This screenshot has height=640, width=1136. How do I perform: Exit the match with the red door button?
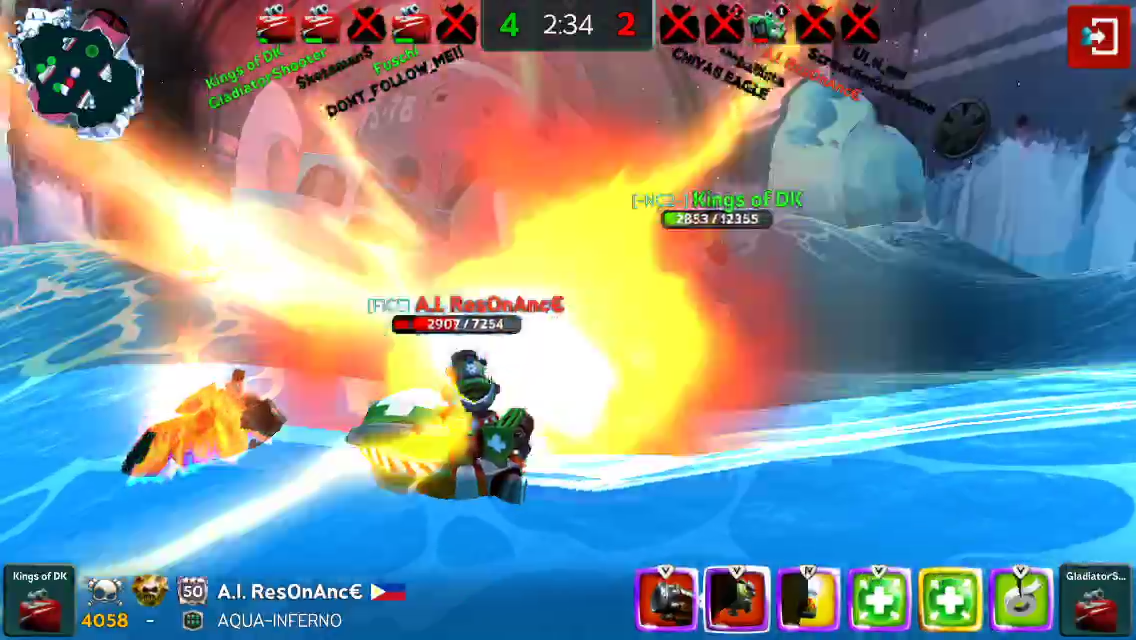tap(1098, 37)
